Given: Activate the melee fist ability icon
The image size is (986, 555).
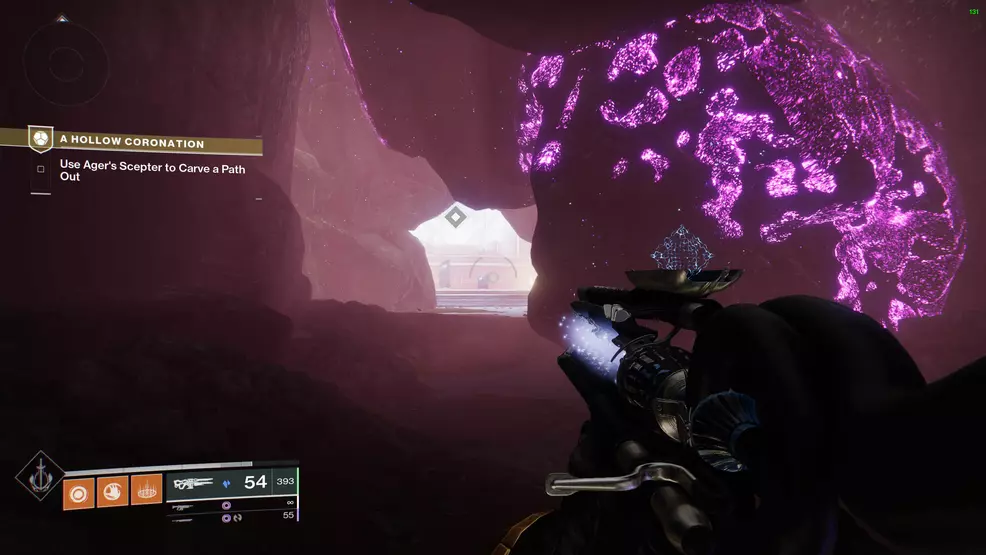Looking at the screenshot, I should [x=112, y=490].
